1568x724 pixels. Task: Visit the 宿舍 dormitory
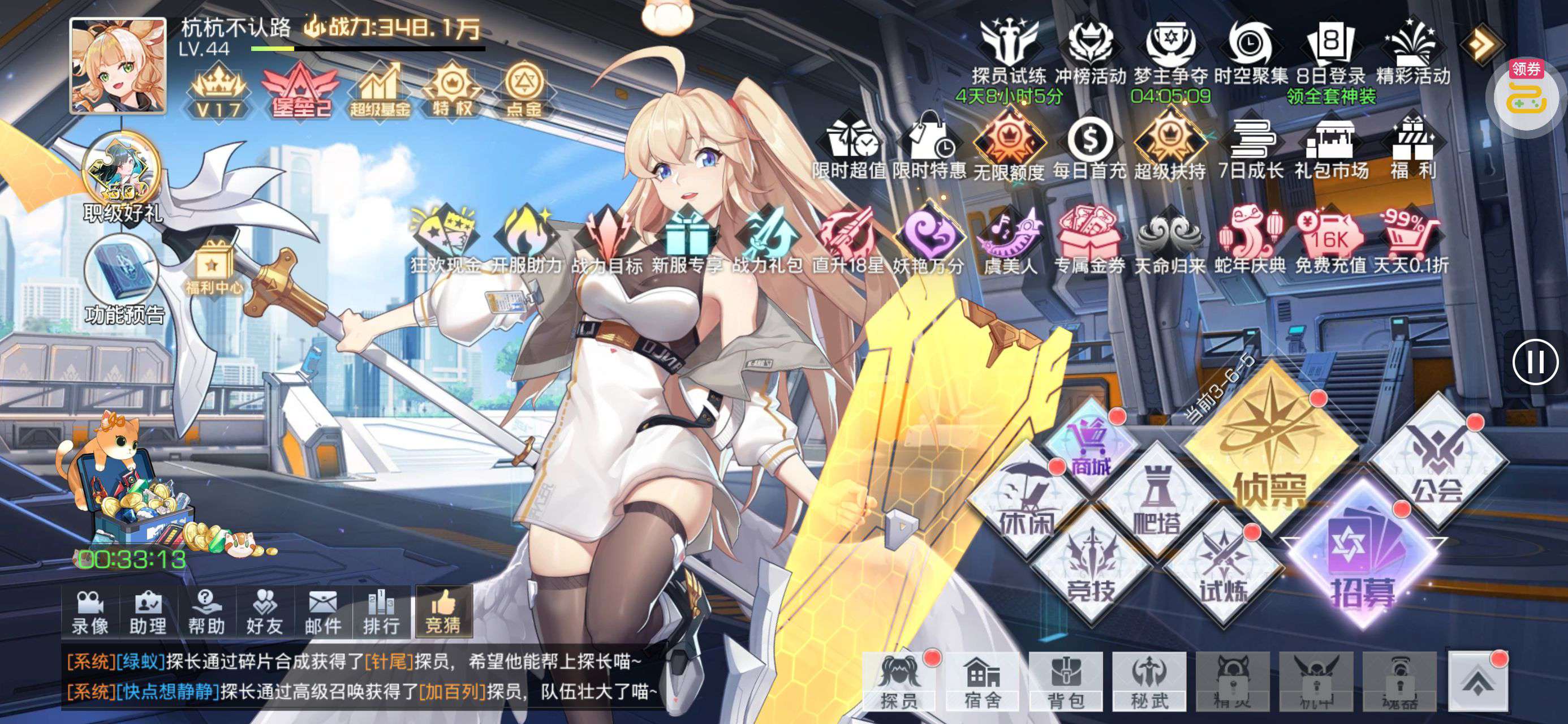[983, 680]
